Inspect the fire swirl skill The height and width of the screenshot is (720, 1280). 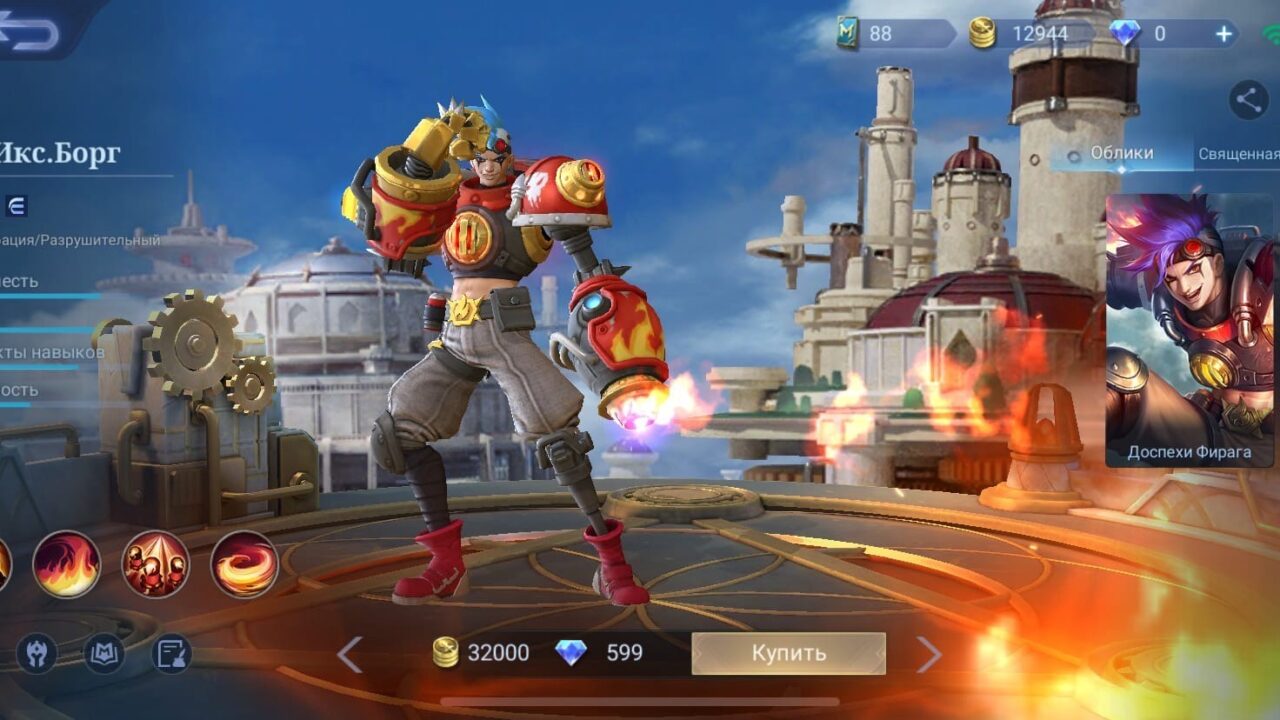pyautogui.click(x=244, y=565)
